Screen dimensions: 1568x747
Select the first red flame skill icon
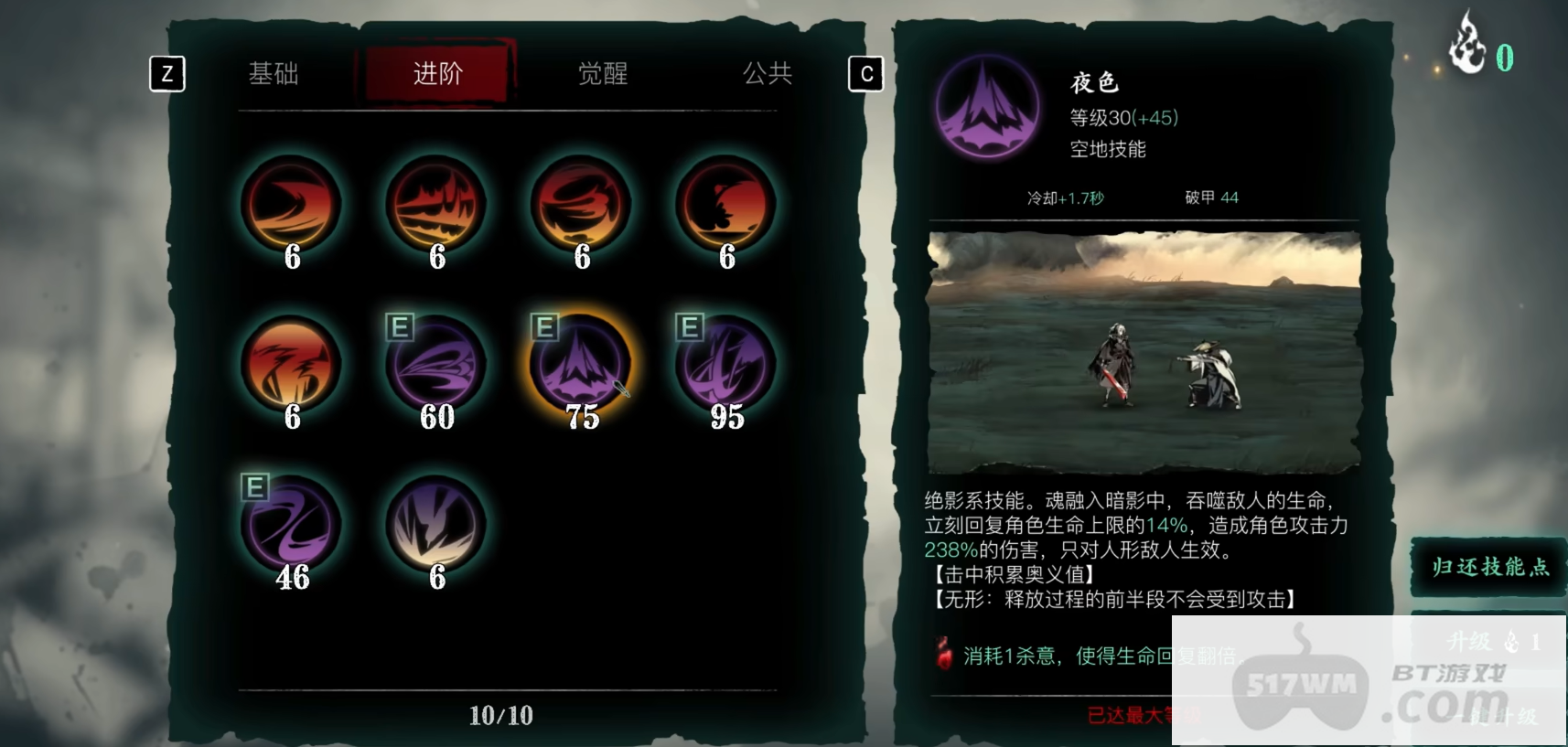point(292,206)
